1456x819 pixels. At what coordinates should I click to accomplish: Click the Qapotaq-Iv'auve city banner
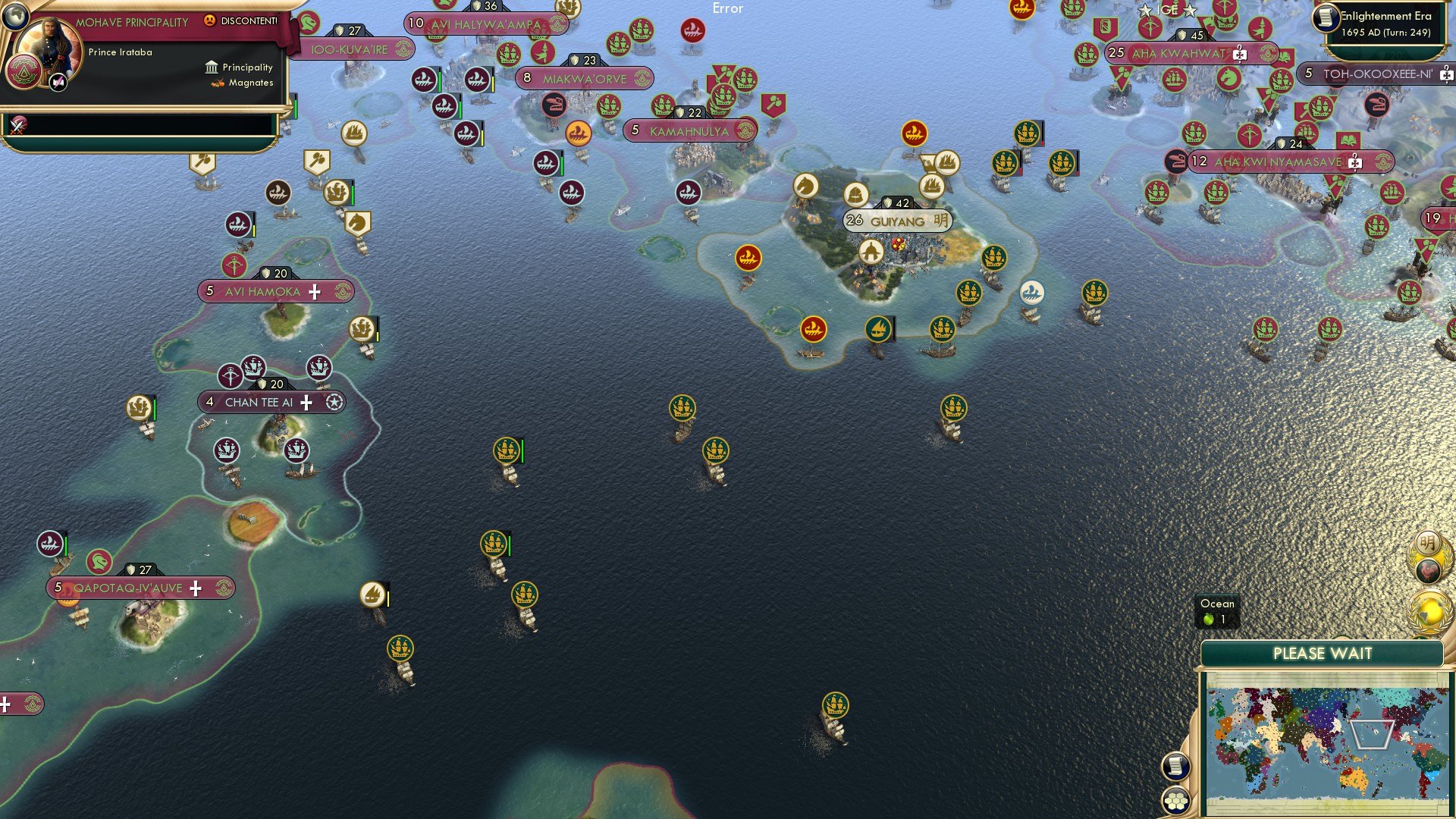click(127, 588)
